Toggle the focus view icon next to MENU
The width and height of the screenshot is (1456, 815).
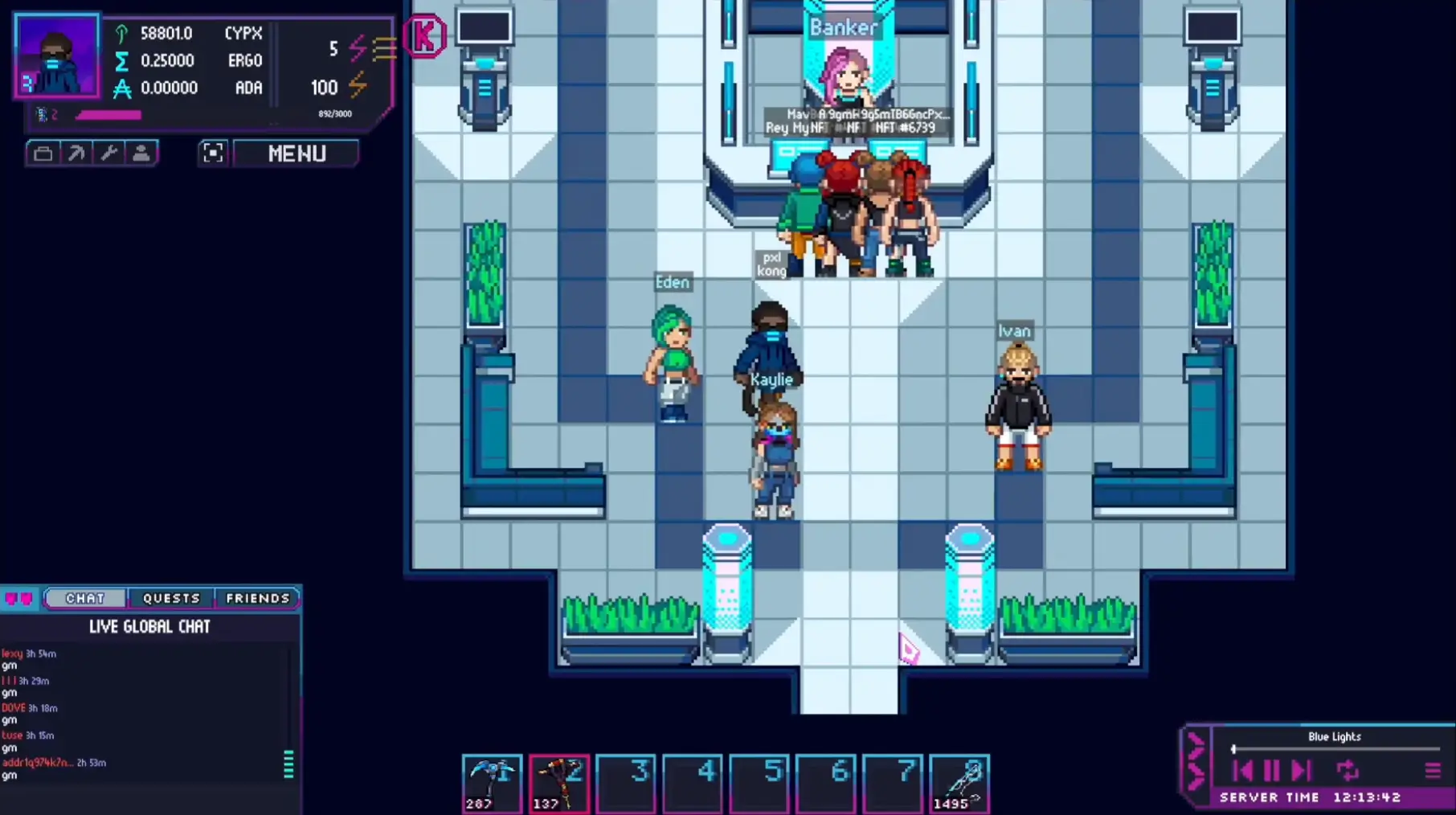tap(213, 153)
